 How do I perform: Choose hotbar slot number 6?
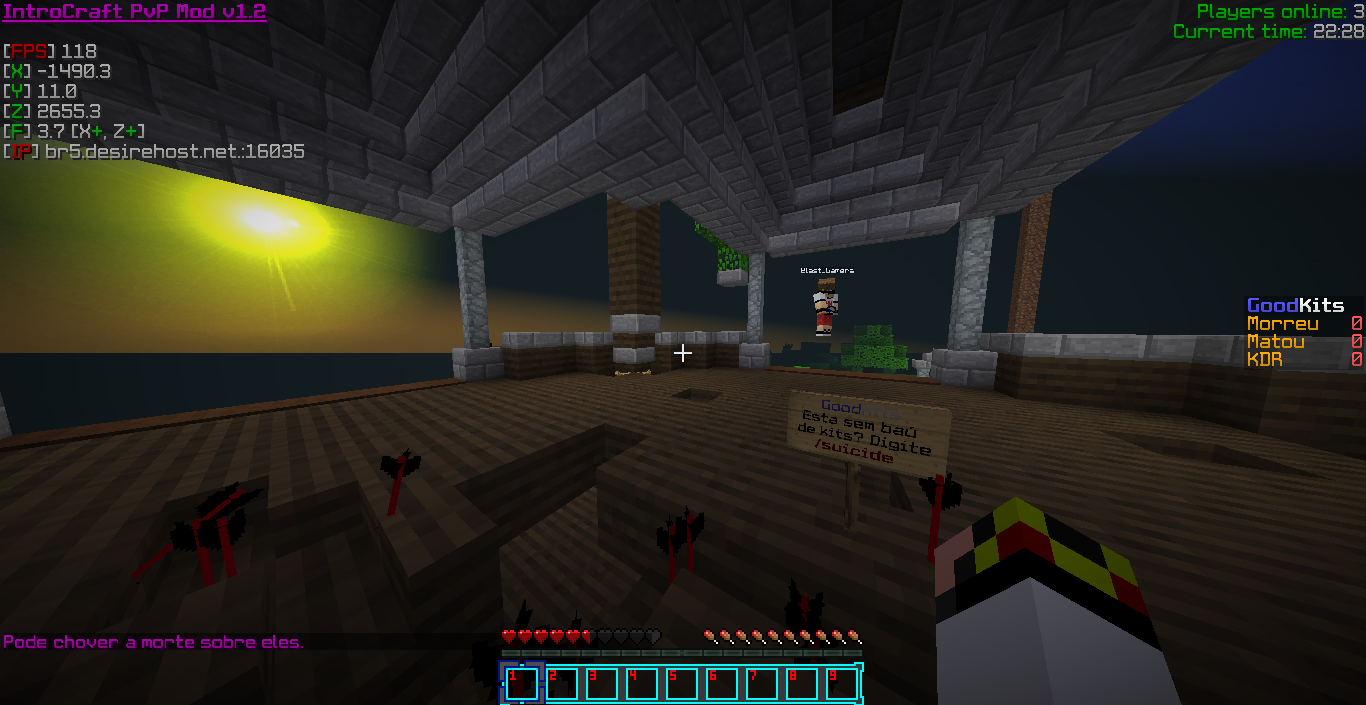[722, 684]
